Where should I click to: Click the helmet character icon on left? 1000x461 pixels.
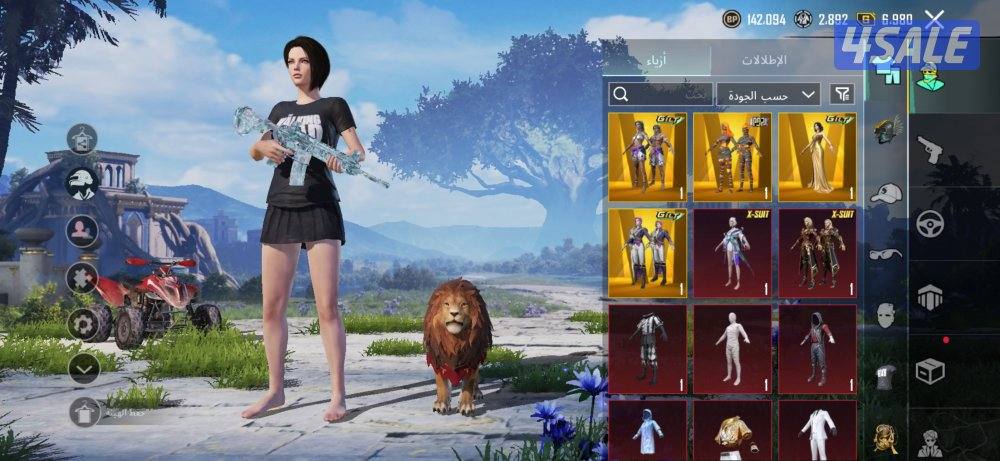click(82, 183)
